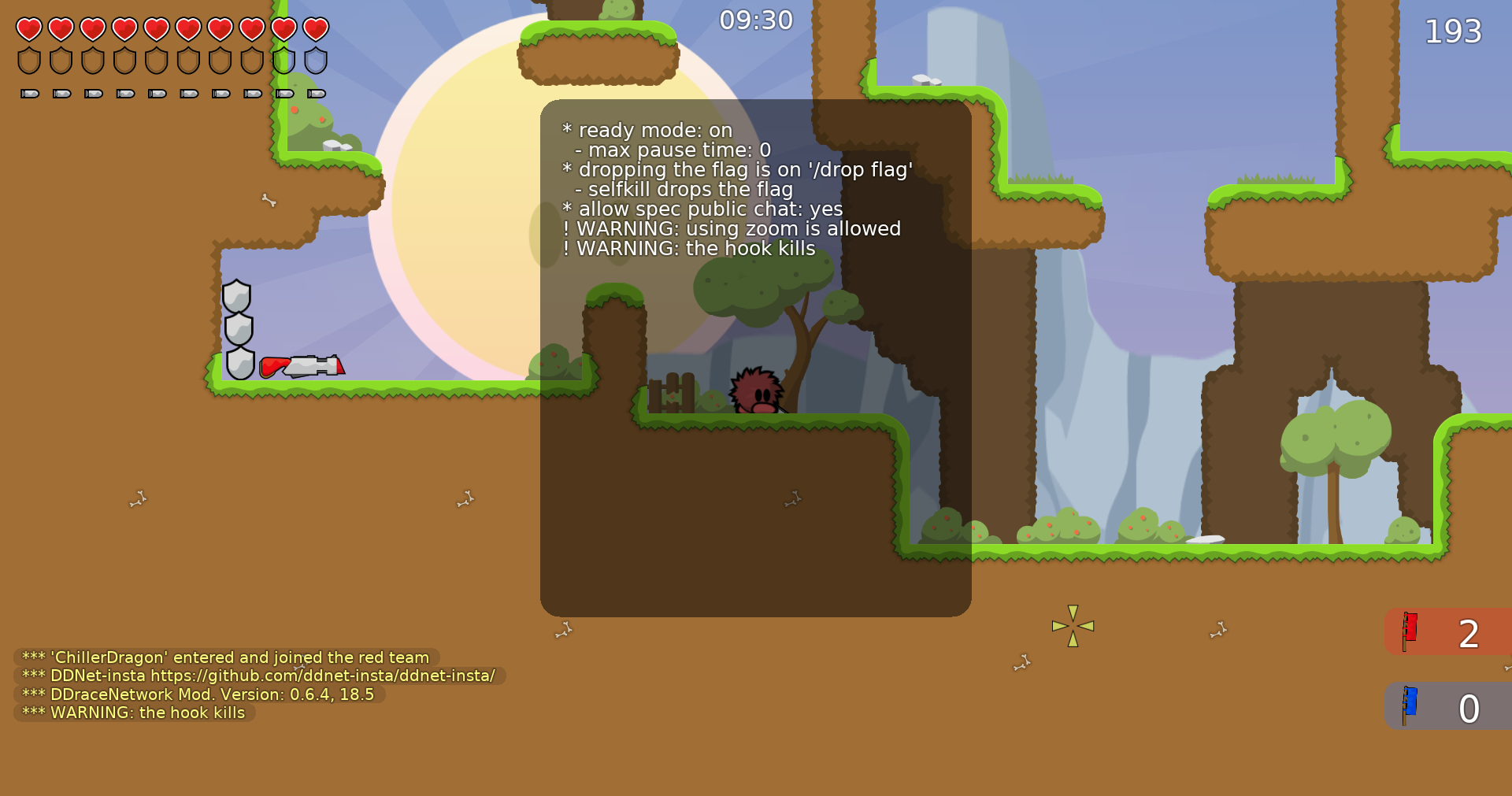The width and height of the screenshot is (1512, 796).
Task: Click the yellow pickup star near the bottom
Action: [1071, 625]
